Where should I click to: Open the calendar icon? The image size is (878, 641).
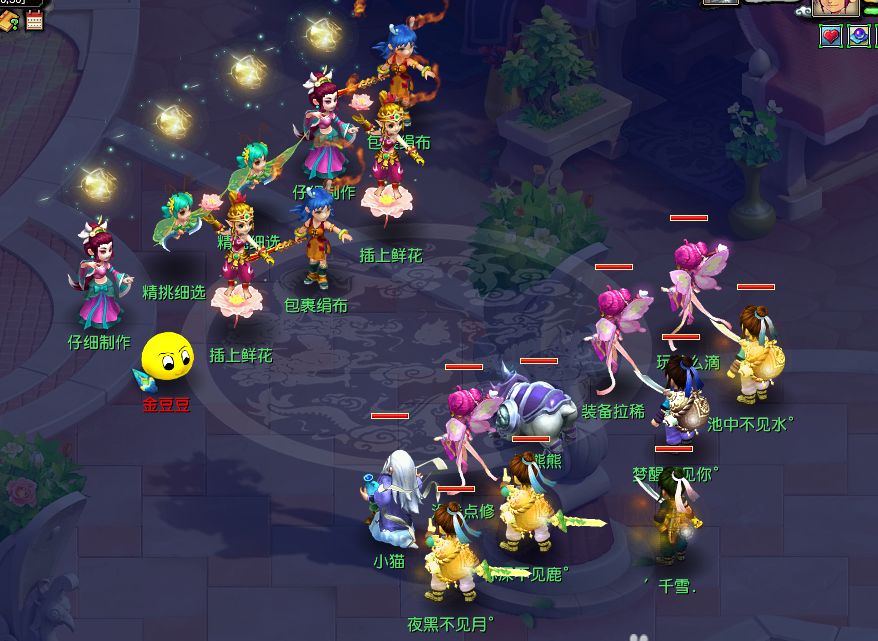(35, 21)
